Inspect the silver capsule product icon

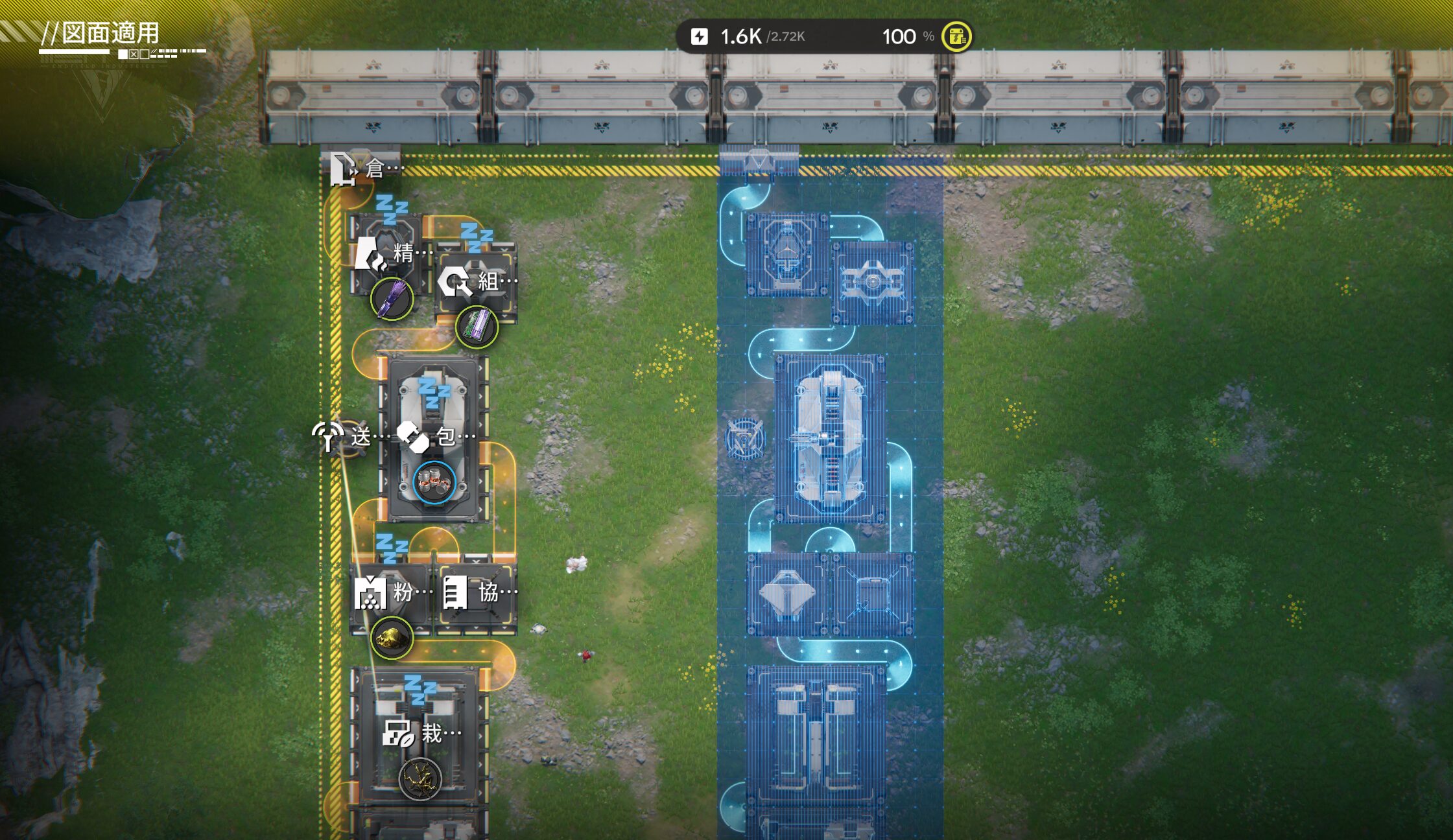(434, 483)
